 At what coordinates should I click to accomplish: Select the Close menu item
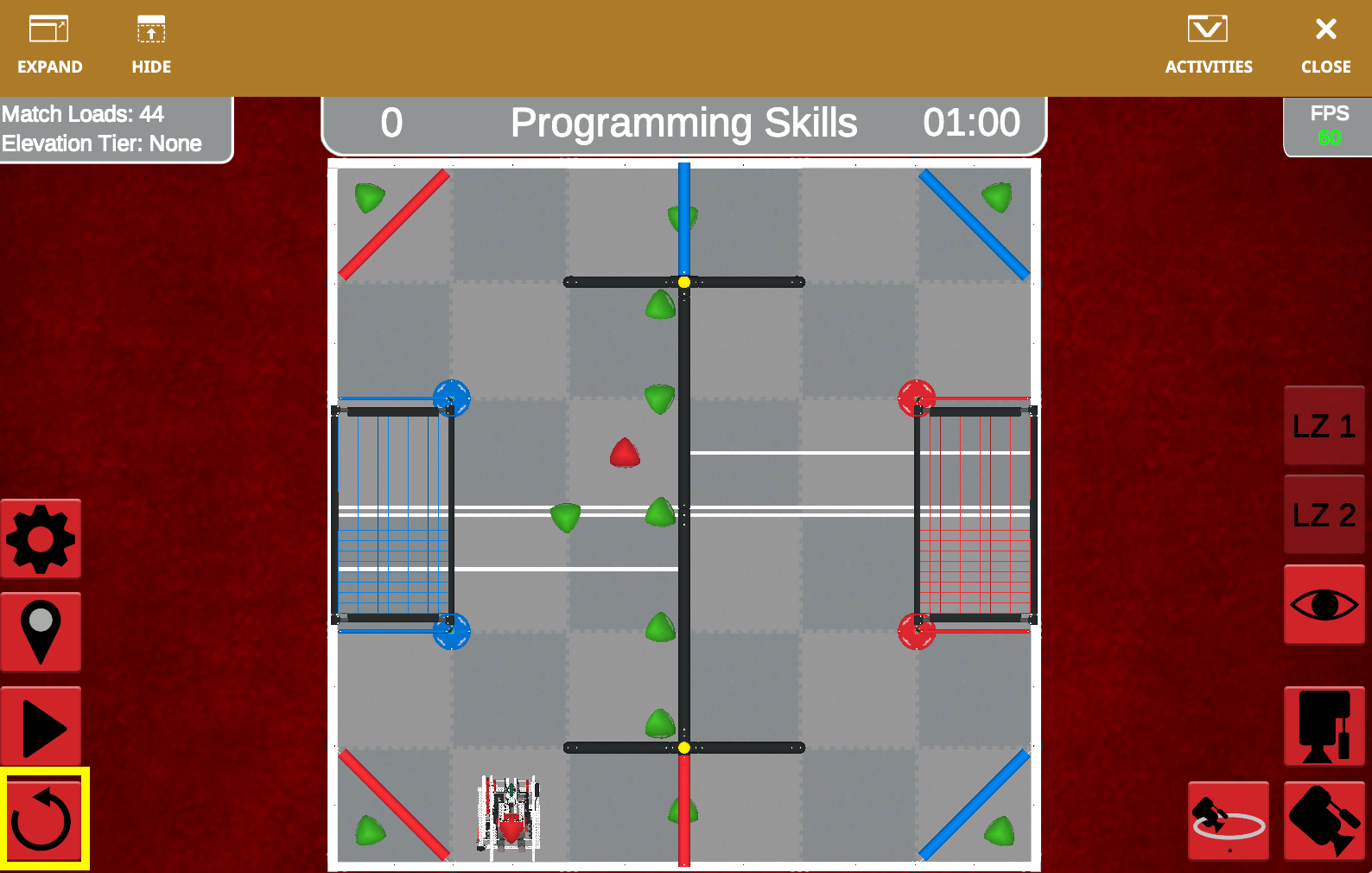point(1324,43)
